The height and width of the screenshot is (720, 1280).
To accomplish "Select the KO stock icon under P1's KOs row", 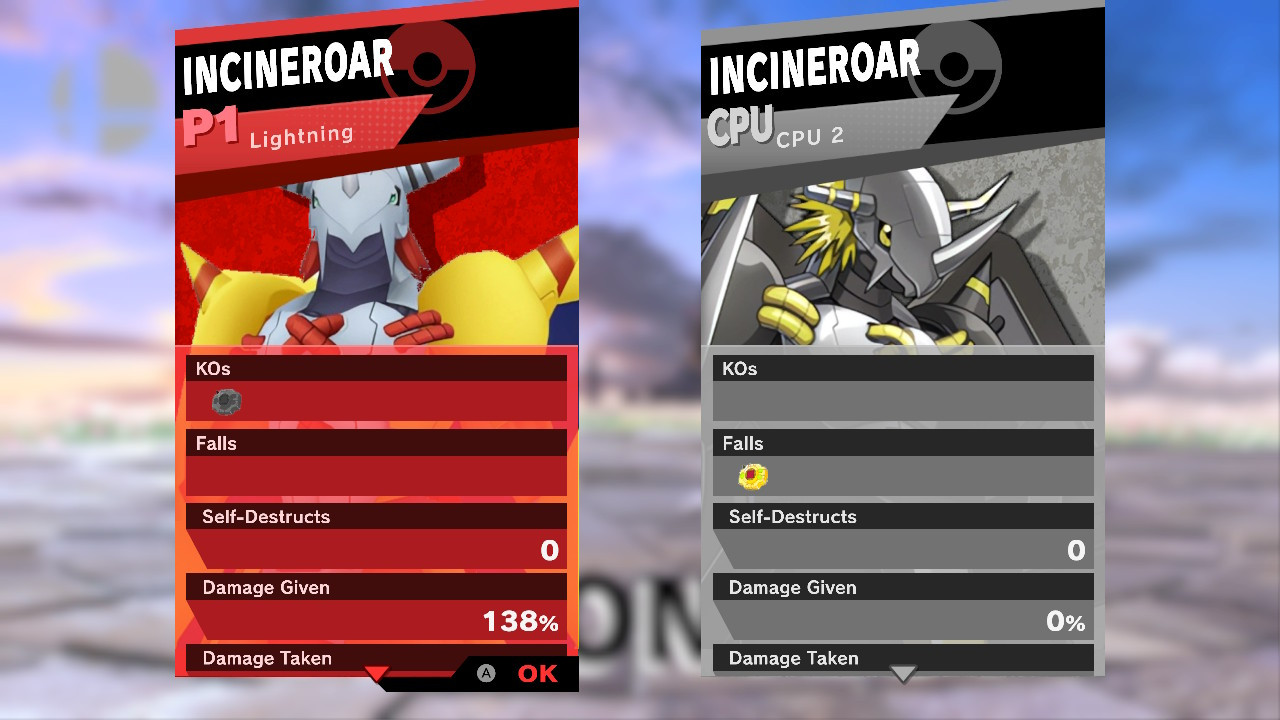I will tap(225, 401).
